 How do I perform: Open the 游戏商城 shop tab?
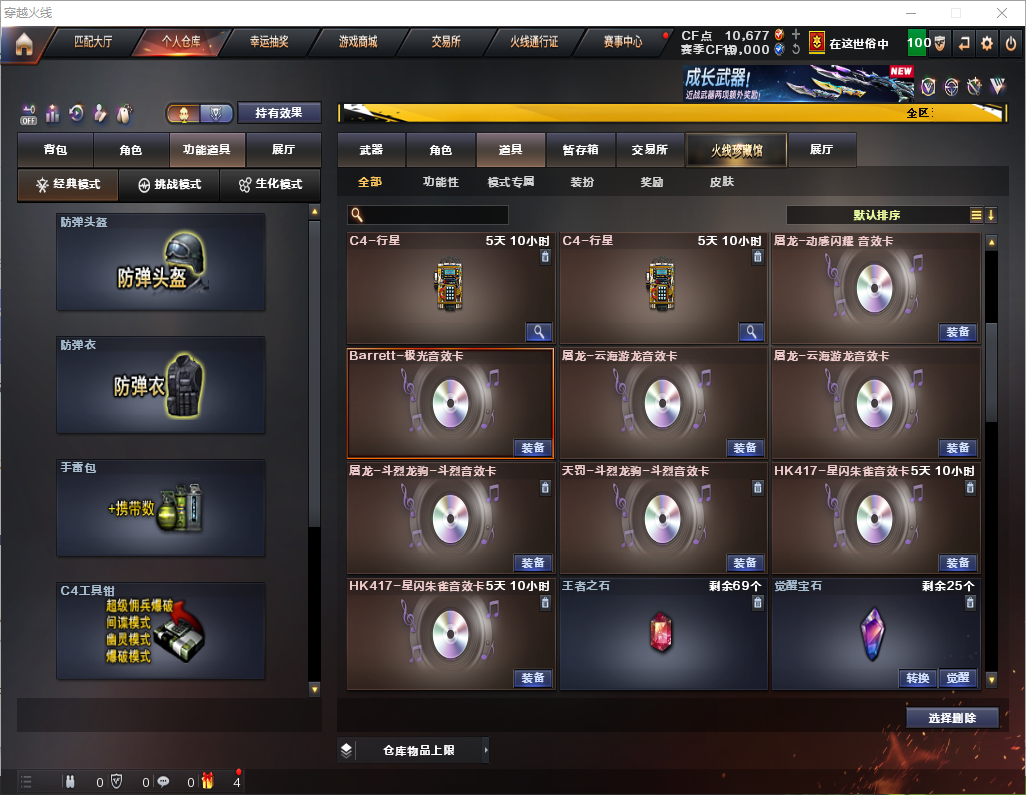pos(357,42)
